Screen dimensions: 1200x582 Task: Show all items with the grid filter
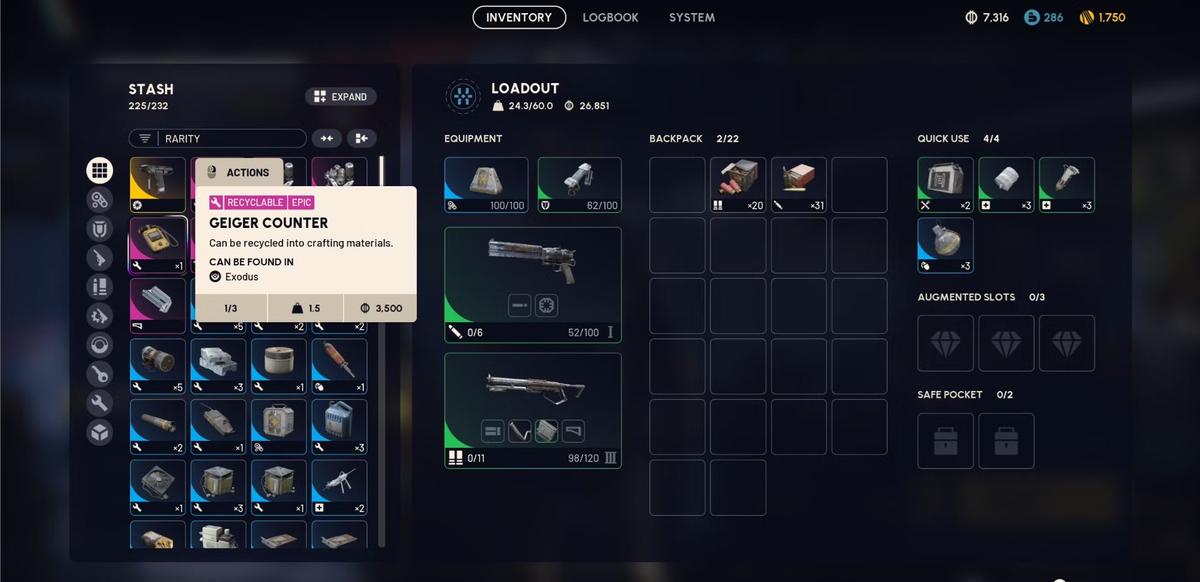(99, 170)
